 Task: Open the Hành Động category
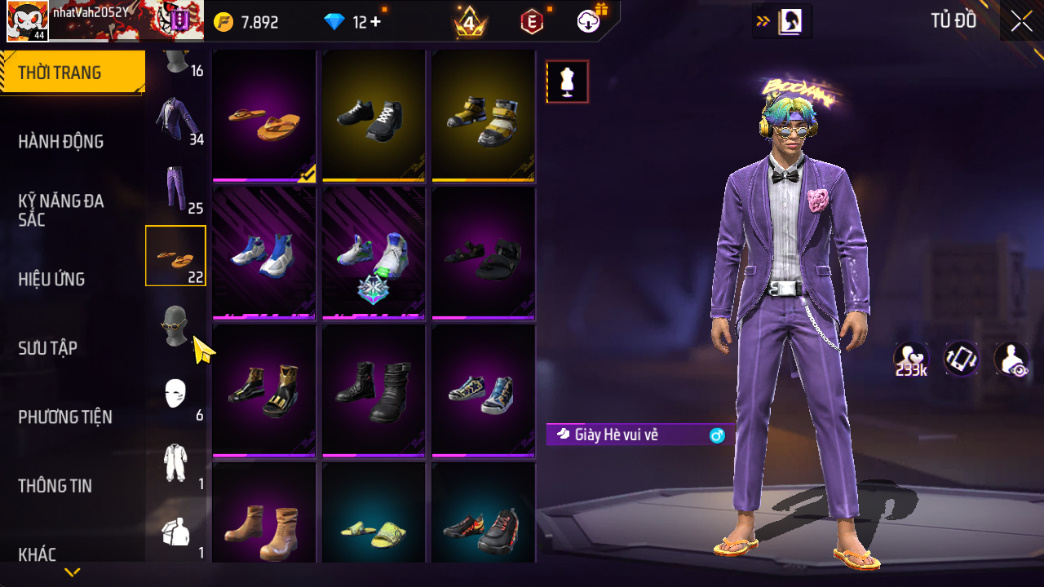(x=61, y=142)
